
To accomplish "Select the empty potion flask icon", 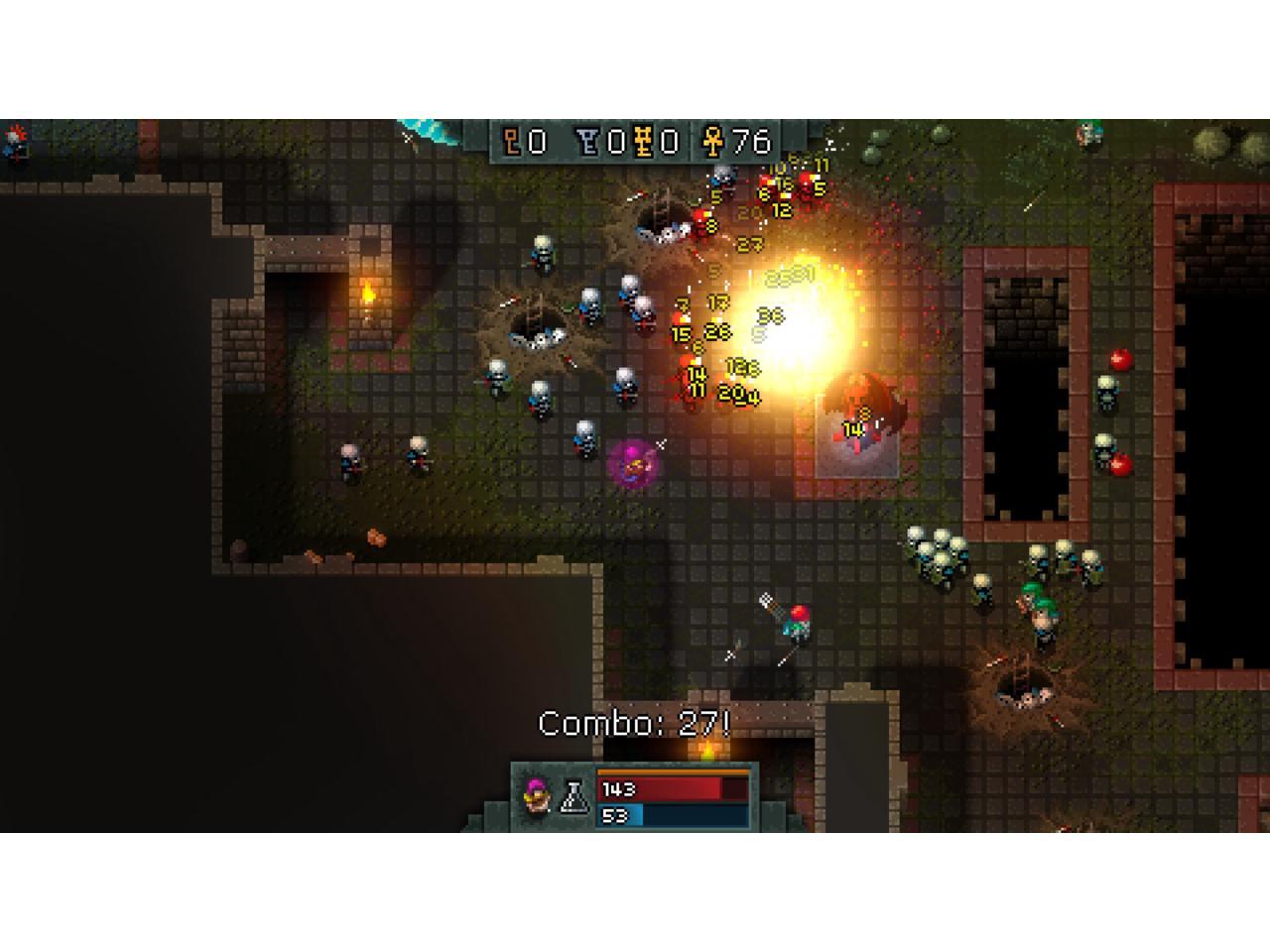I will tap(574, 796).
